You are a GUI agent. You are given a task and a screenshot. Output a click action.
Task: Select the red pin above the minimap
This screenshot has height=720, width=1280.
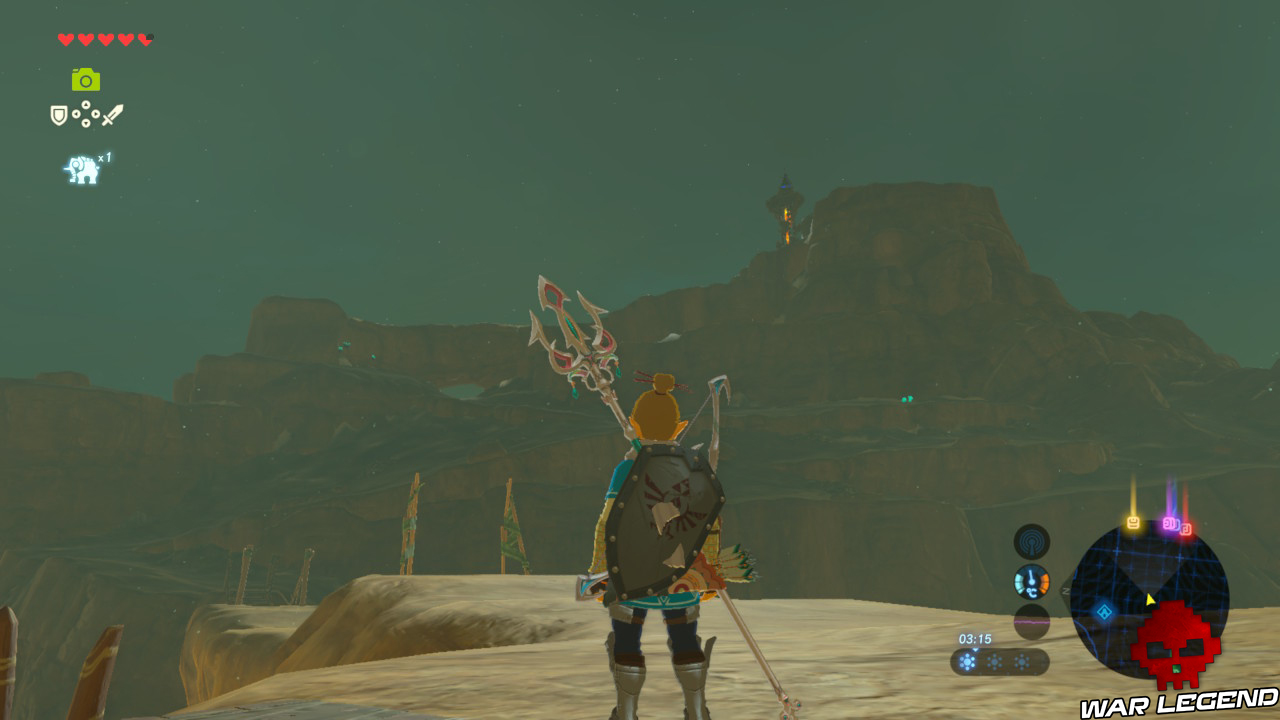tap(1187, 527)
